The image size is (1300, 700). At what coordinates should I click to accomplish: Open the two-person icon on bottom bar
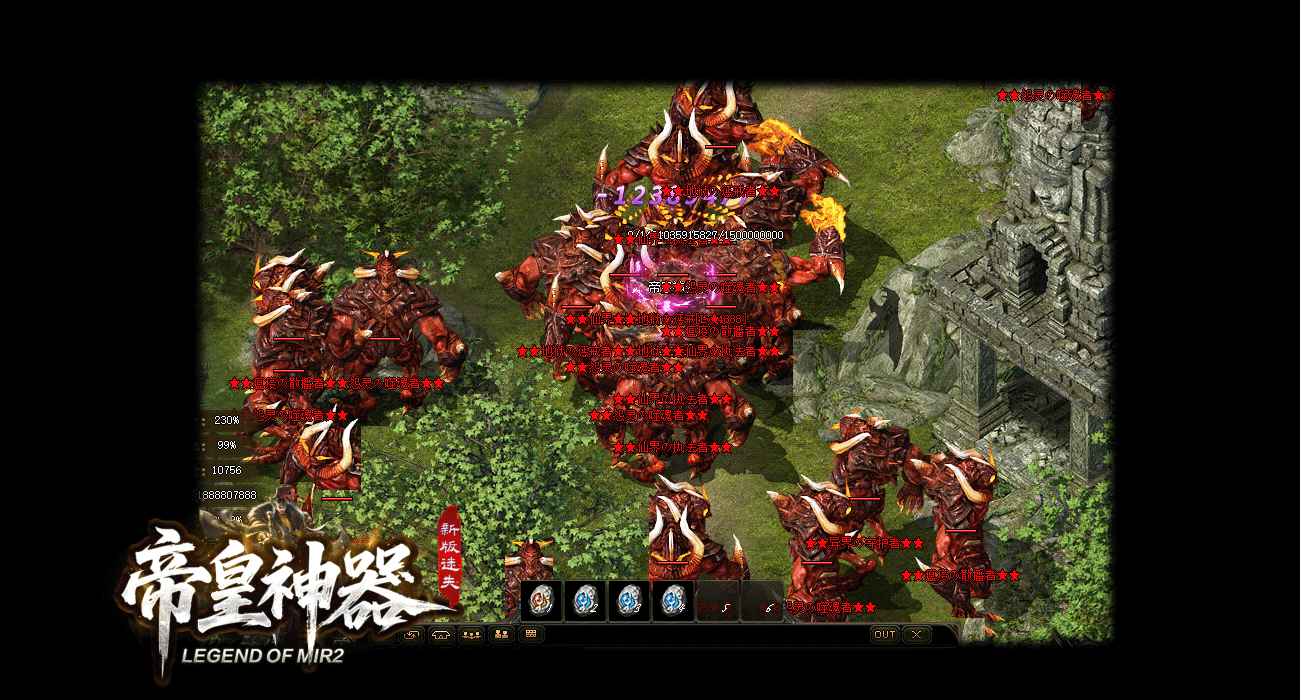pyautogui.click(x=501, y=634)
